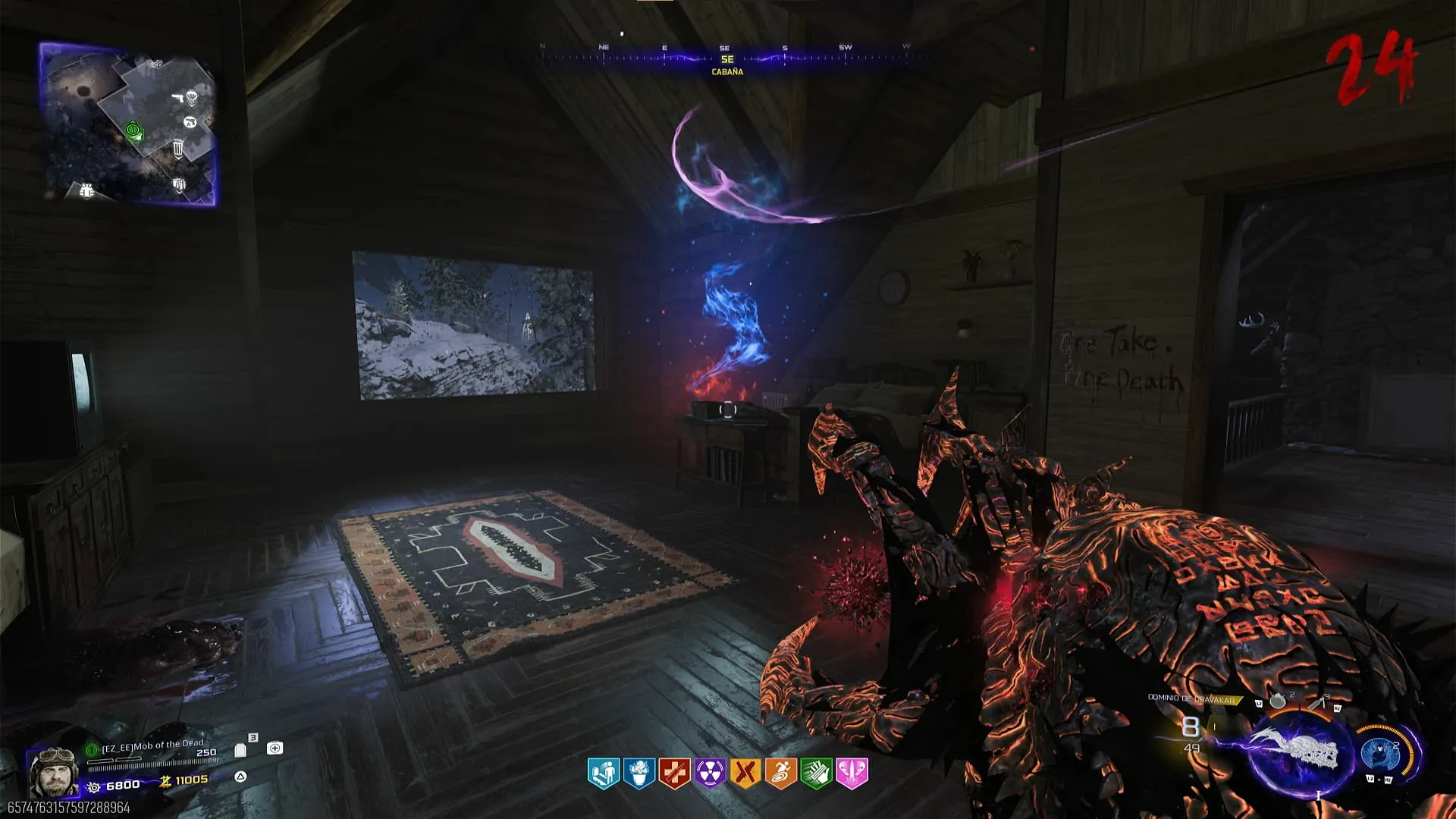Click the ice bucket perk icon
Image resolution: width=1456 pixels, height=819 pixels.
639,773
